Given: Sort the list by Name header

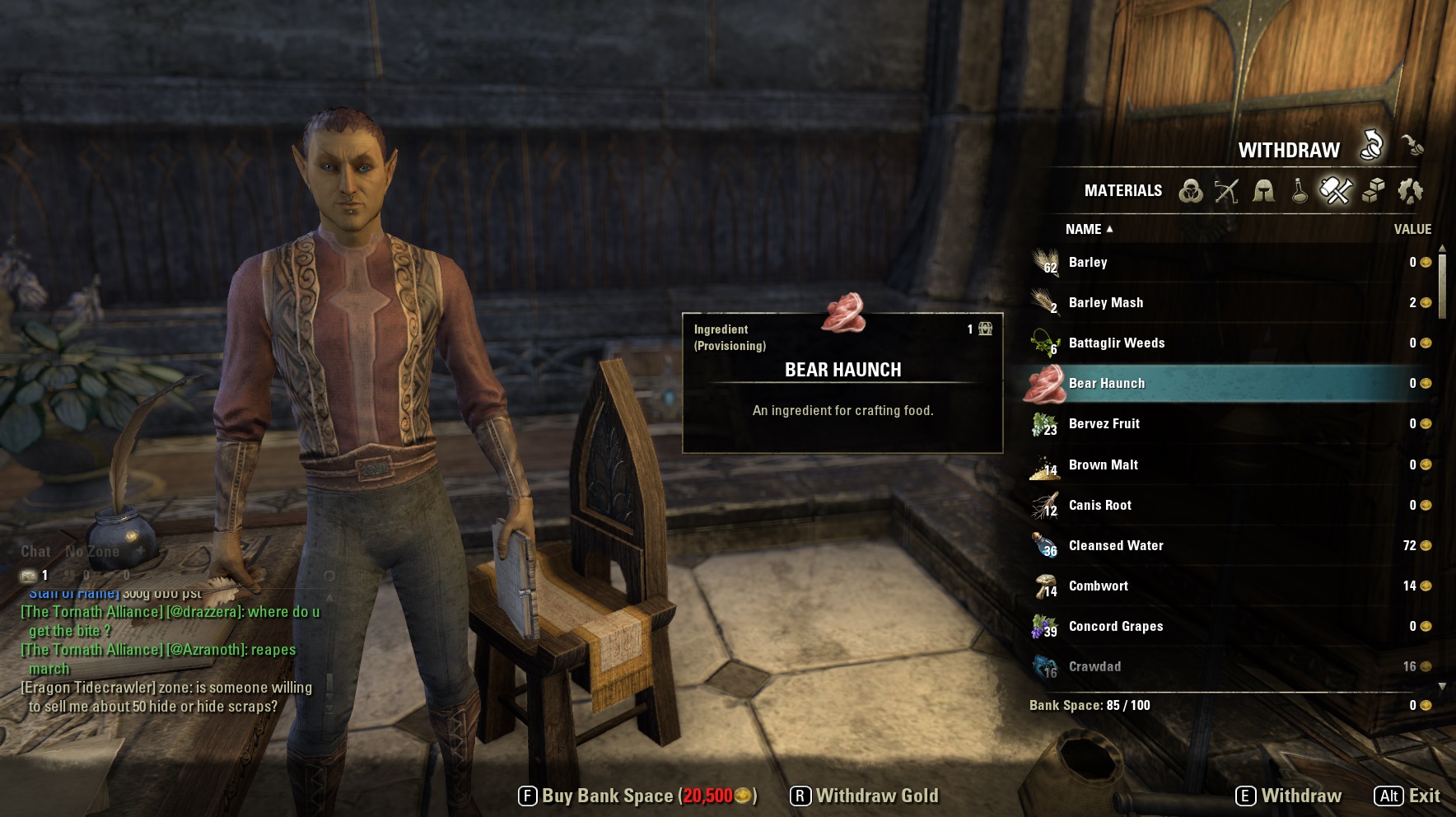Looking at the screenshot, I should tap(1084, 229).
